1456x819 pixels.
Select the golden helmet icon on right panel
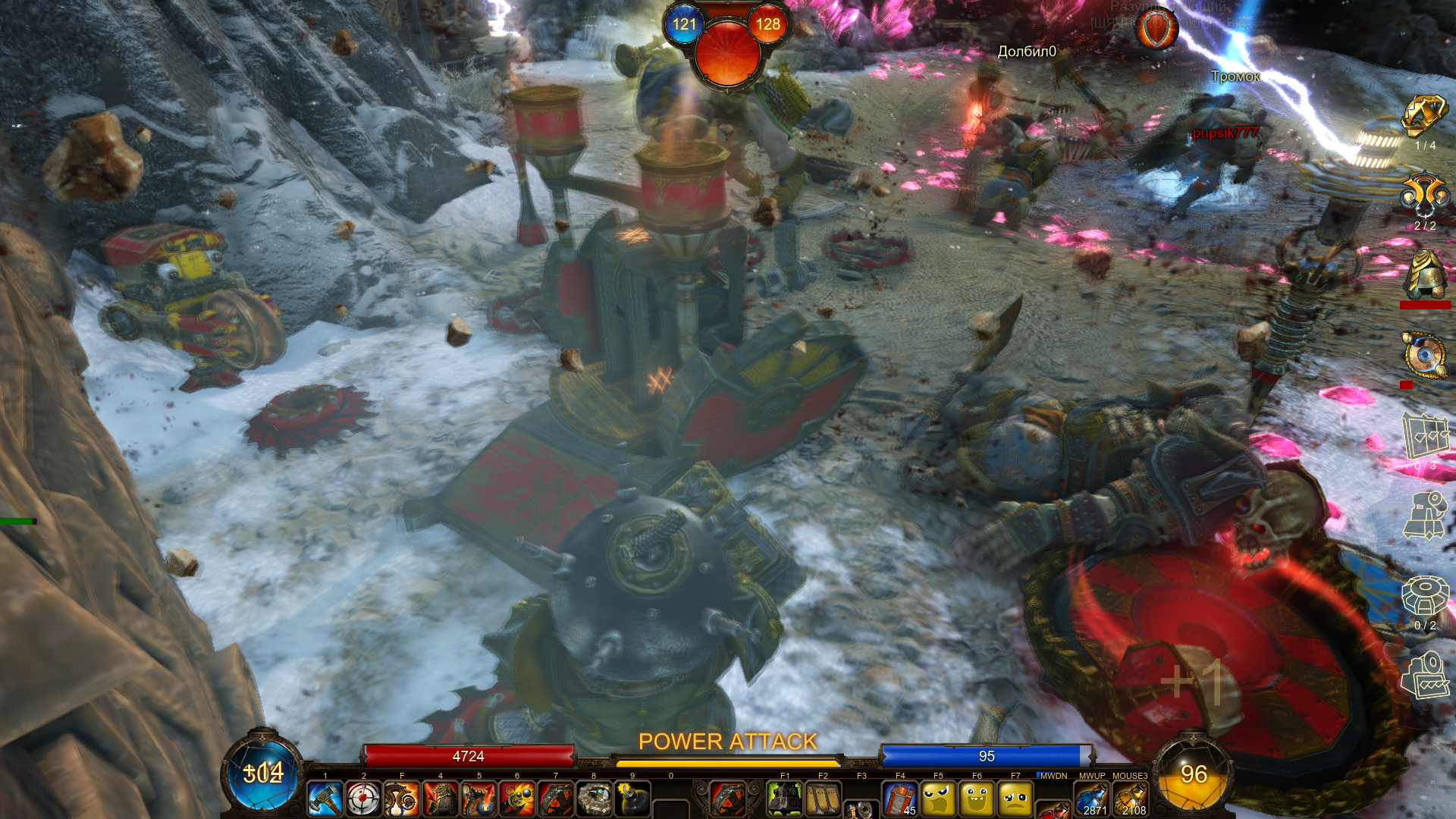point(1424,275)
